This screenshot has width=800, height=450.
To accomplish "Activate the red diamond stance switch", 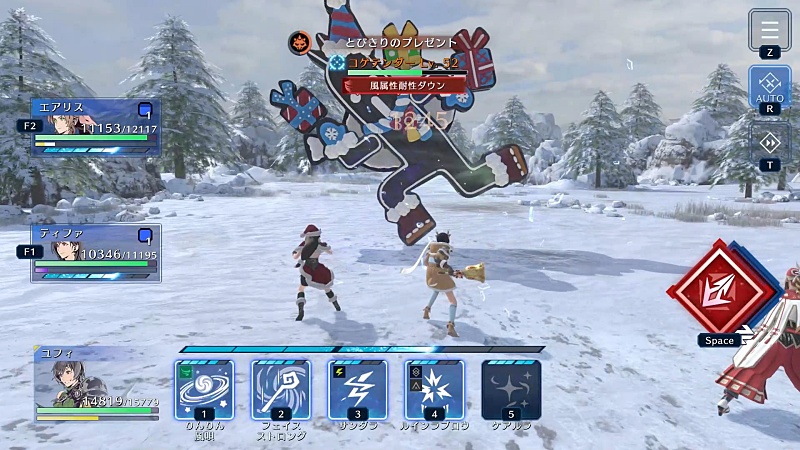I will (x=723, y=291).
